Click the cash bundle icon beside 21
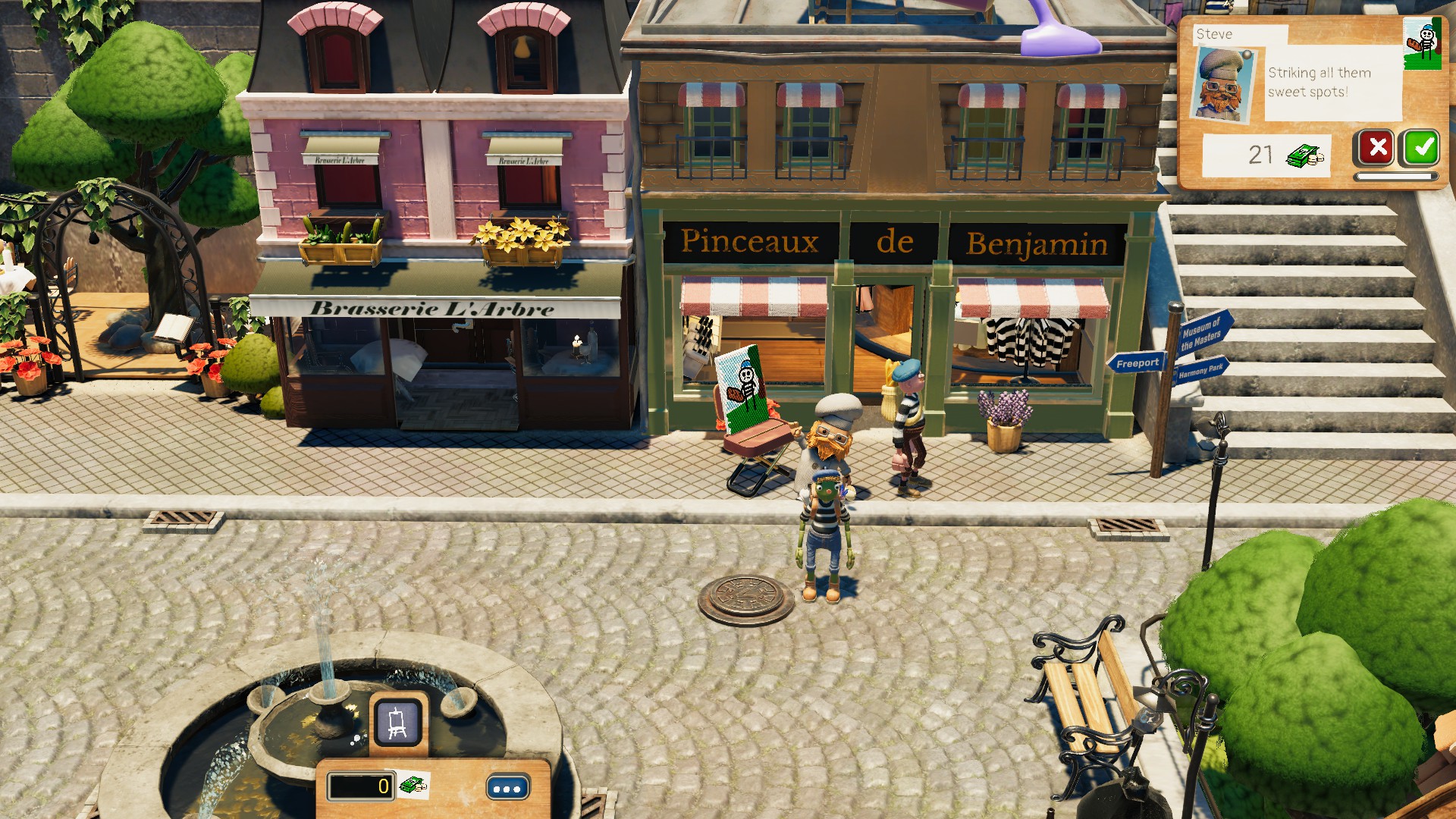 point(1303,155)
